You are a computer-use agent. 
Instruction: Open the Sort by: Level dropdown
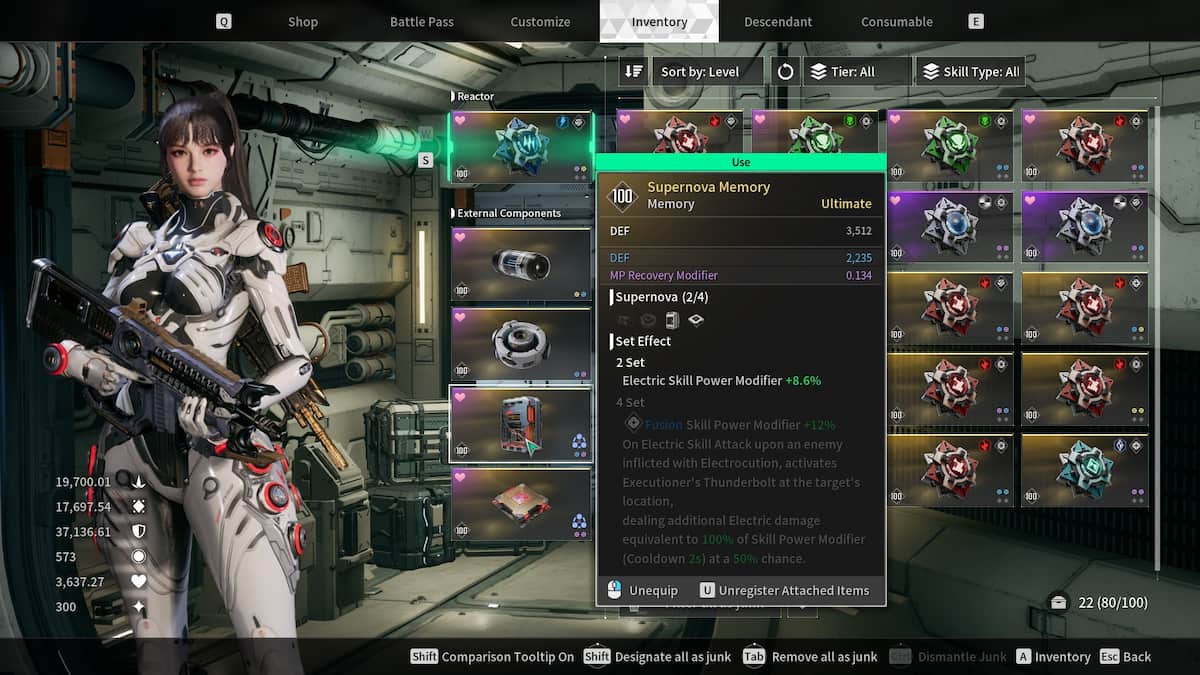click(708, 72)
